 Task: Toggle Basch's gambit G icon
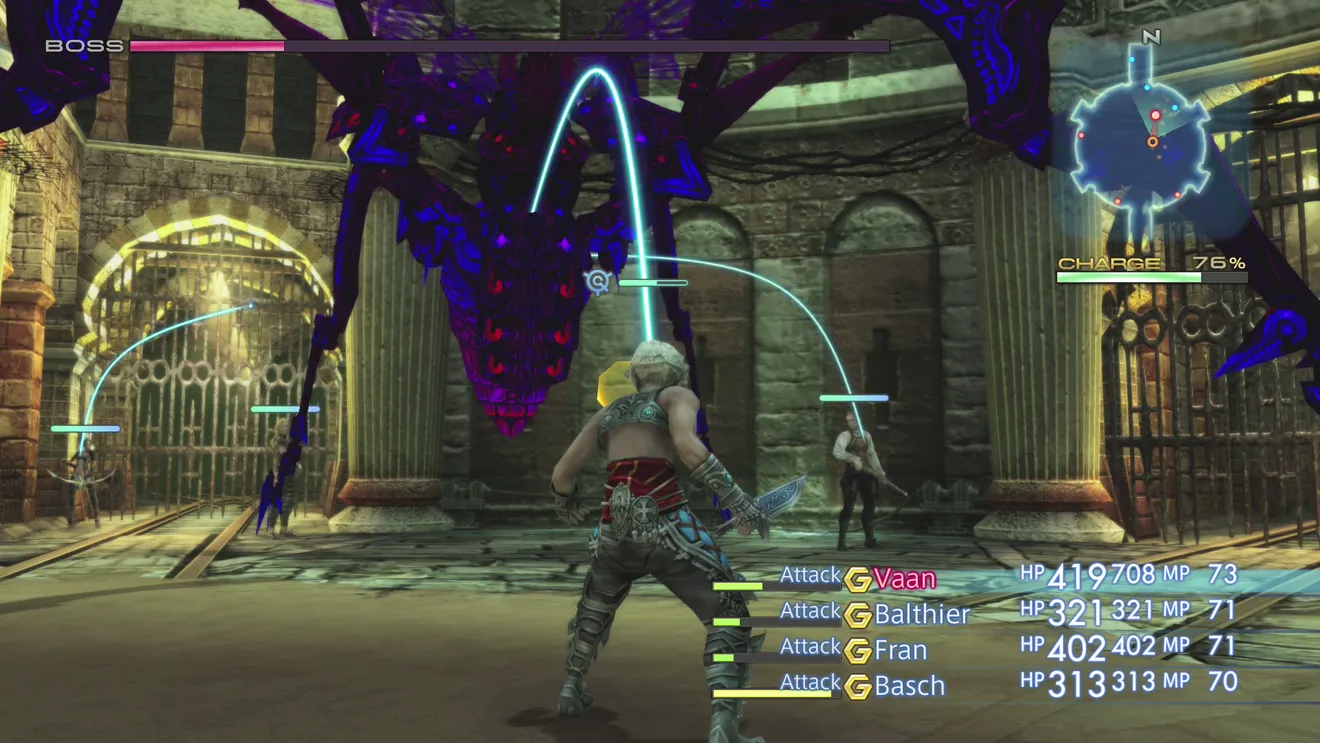click(x=857, y=687)
